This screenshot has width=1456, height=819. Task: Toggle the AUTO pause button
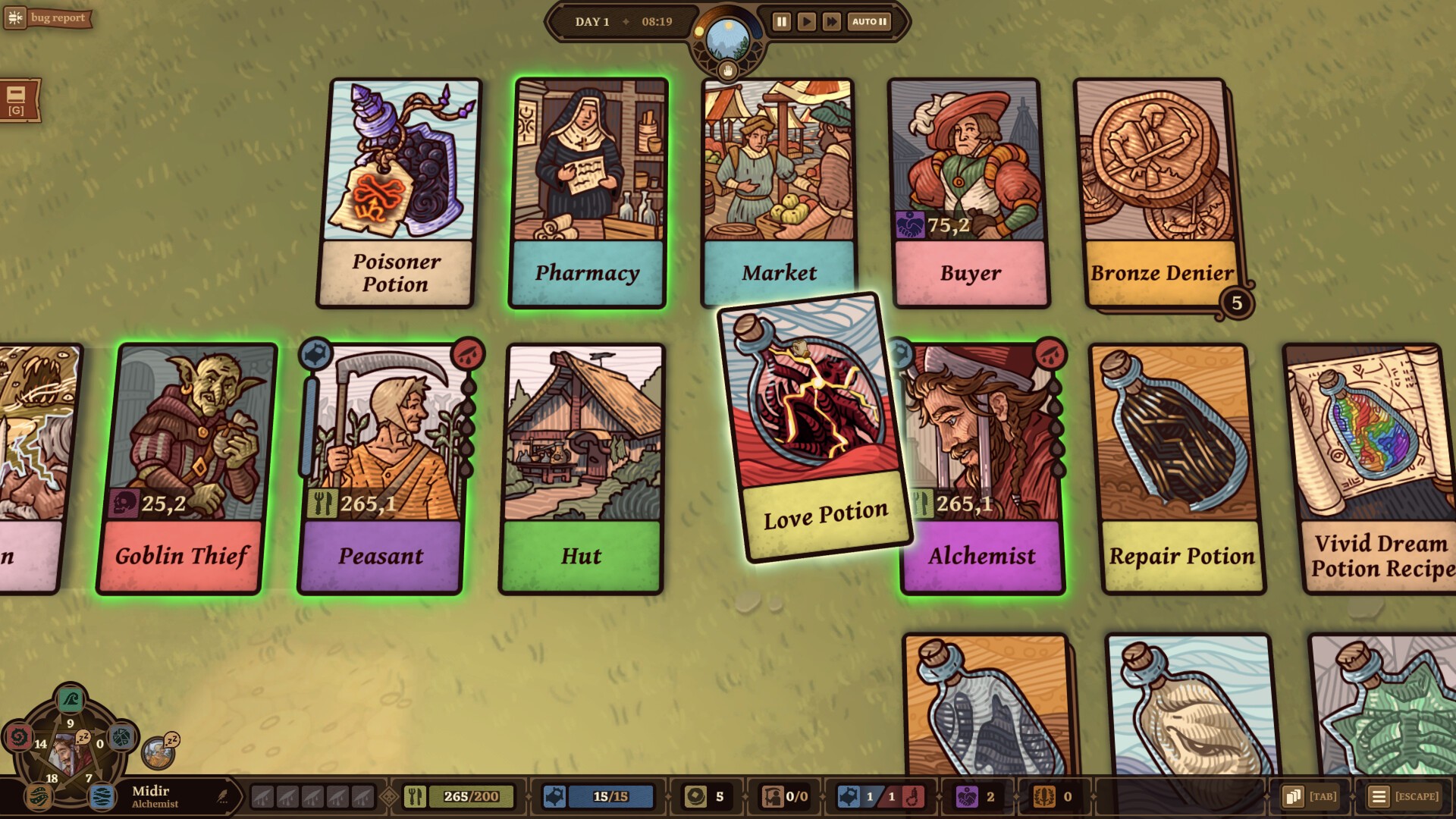pos(869,22)
